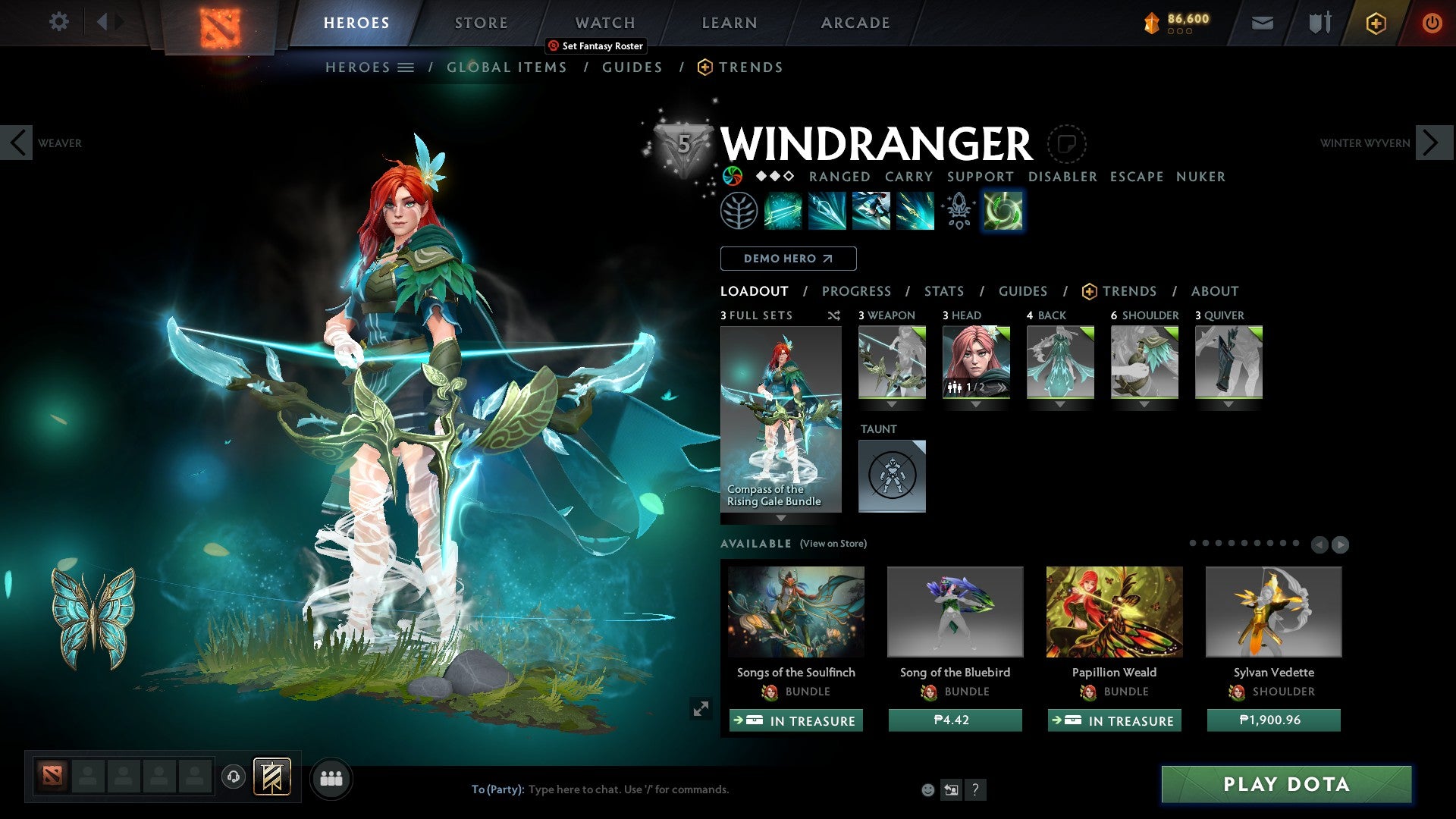Click the last loadout page indicator dot
This screenshot has height=819, width=1456.
[1296, 543]
